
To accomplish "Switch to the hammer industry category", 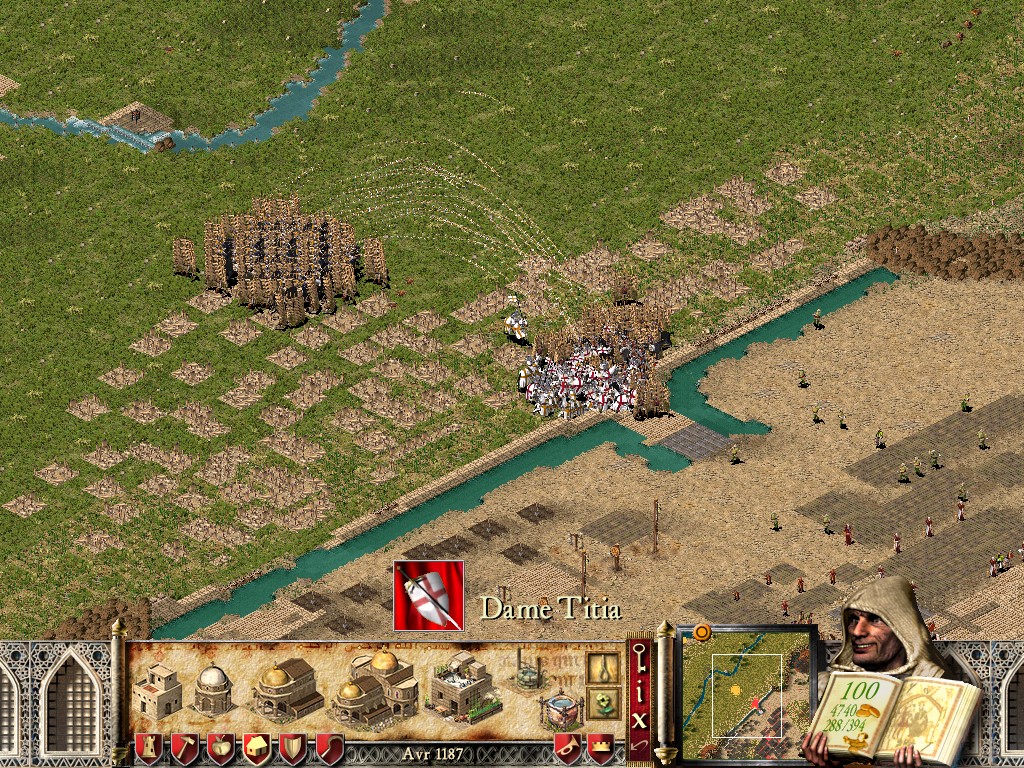I will point(185,748).
